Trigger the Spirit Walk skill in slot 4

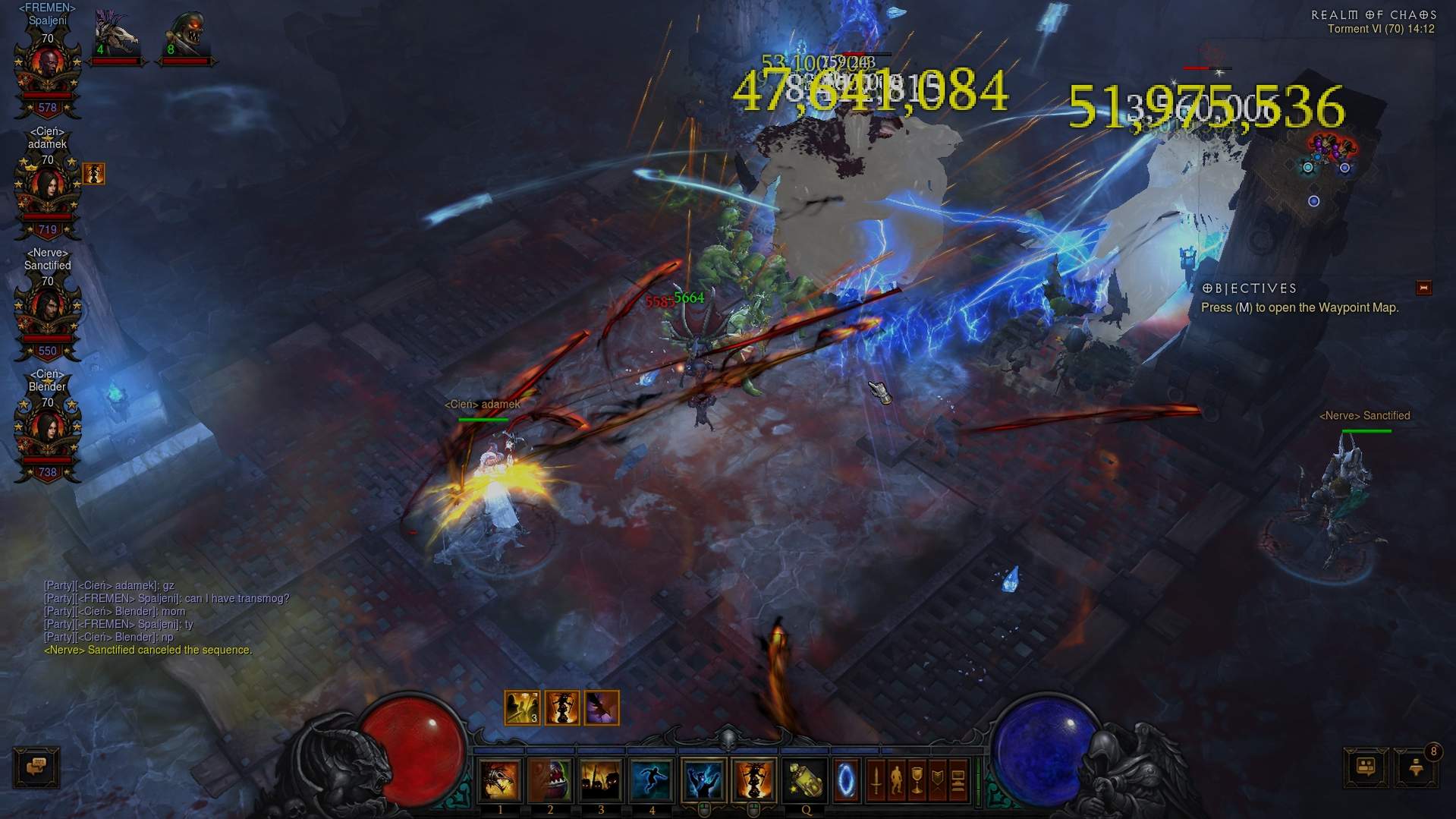coord(651,780)
